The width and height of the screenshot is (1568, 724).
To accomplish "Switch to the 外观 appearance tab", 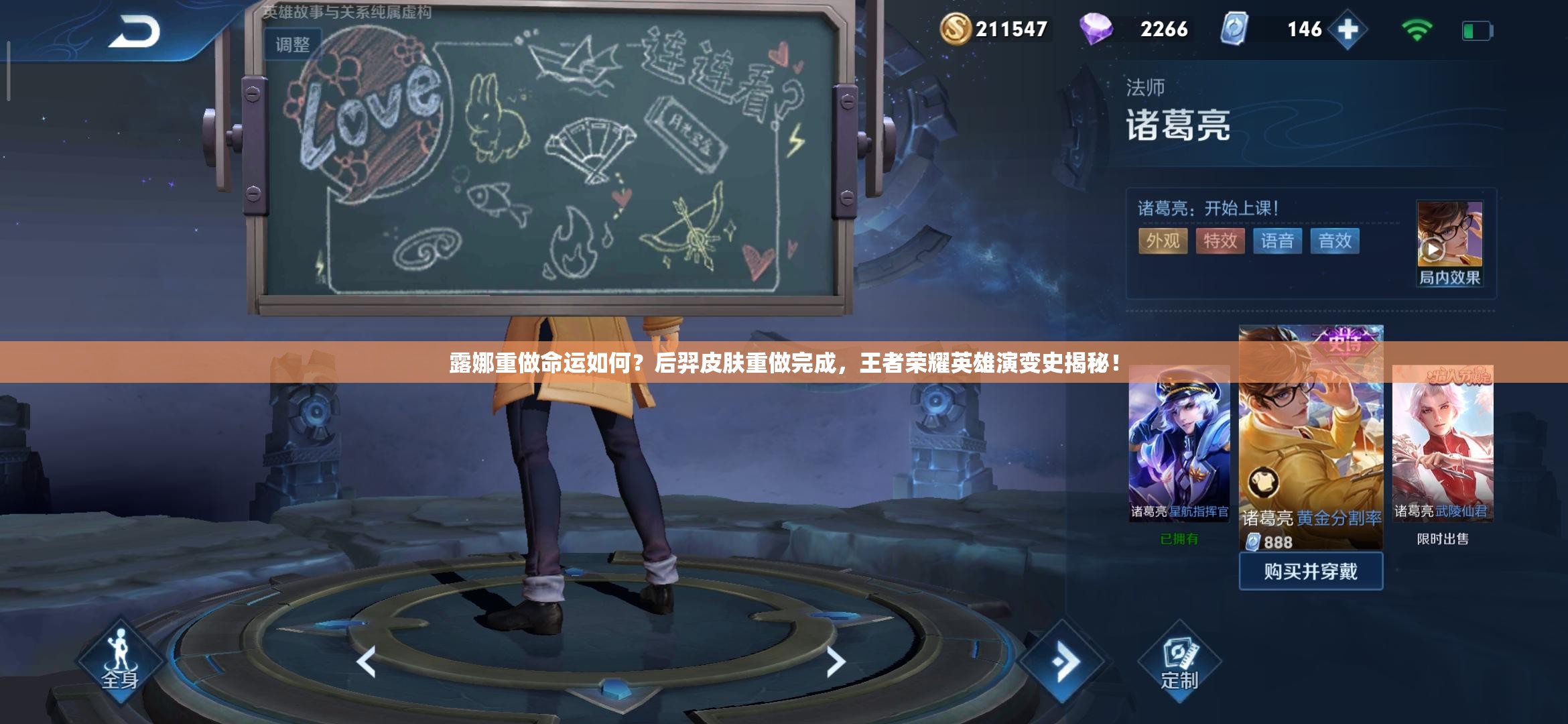I will pyautogui.click(x=1163, y=242).
